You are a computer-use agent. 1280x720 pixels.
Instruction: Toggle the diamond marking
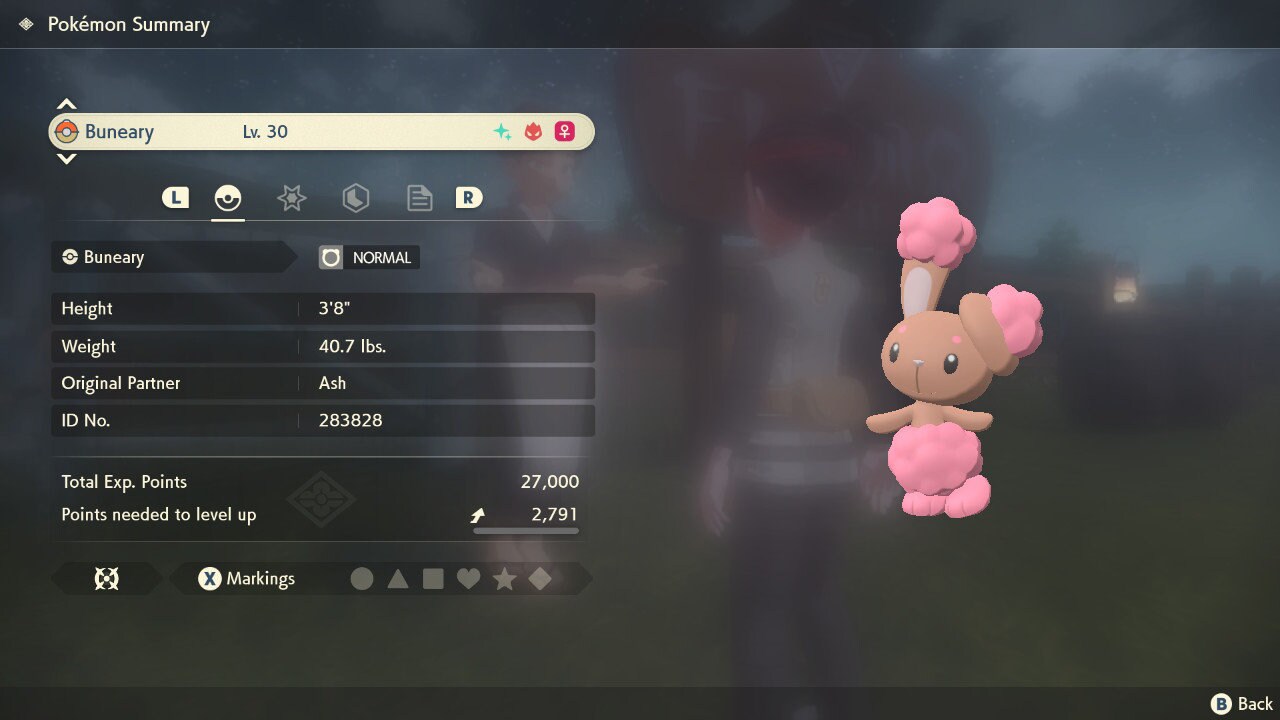coord(540,578)
